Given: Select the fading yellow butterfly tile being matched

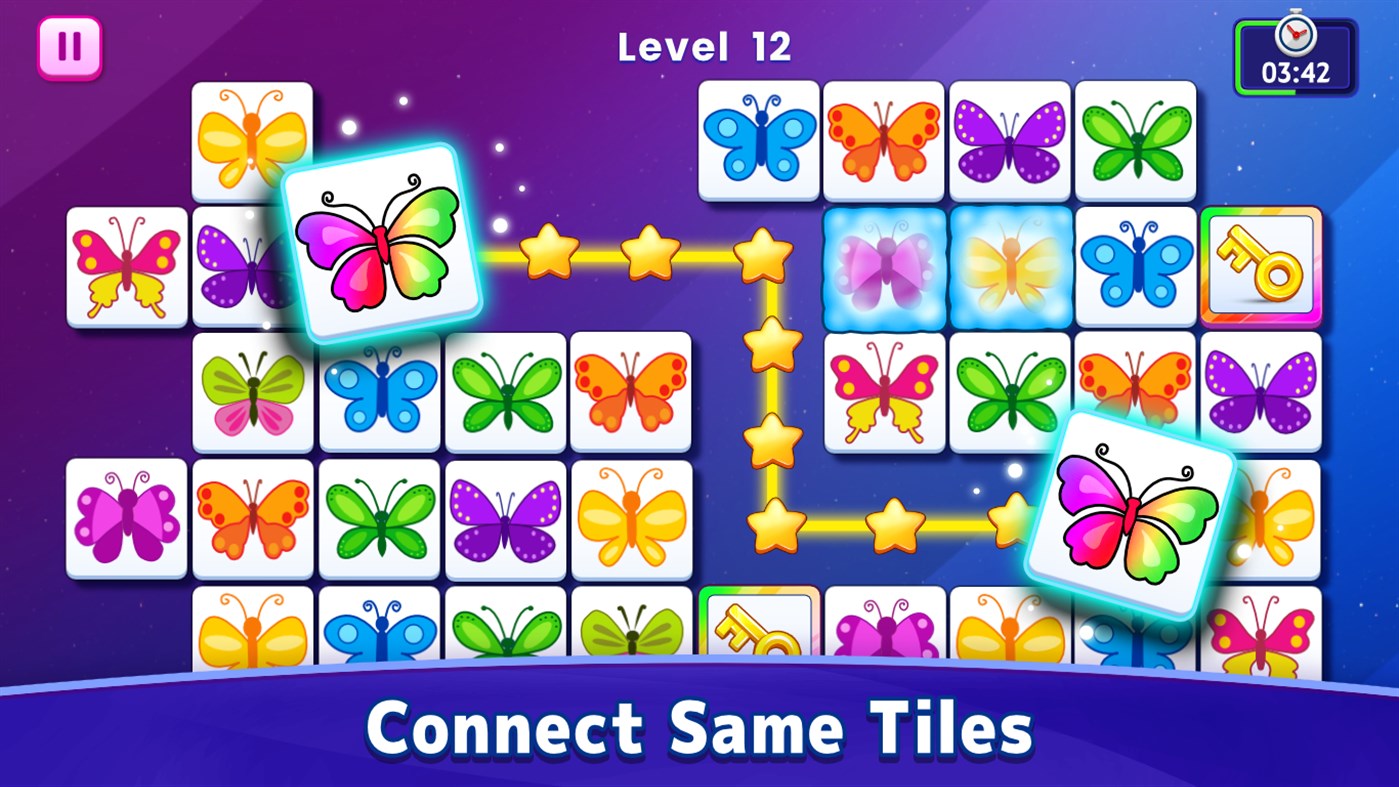Looking at the screenshot, I should (1009, 265).
